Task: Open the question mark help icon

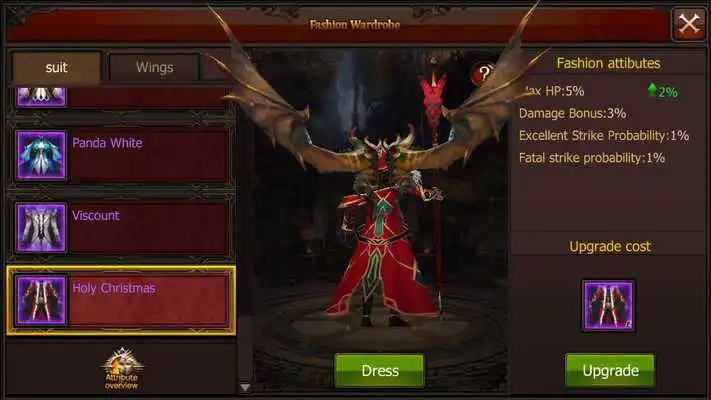Action: coord(484,73)
